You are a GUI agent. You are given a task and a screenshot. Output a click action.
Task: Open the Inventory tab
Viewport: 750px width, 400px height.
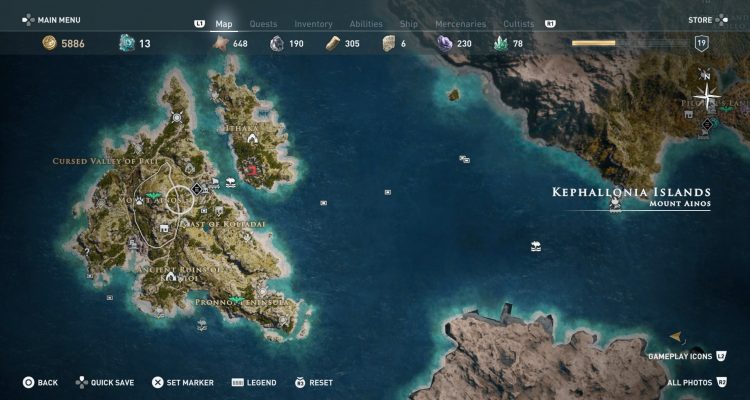(313, 24)
